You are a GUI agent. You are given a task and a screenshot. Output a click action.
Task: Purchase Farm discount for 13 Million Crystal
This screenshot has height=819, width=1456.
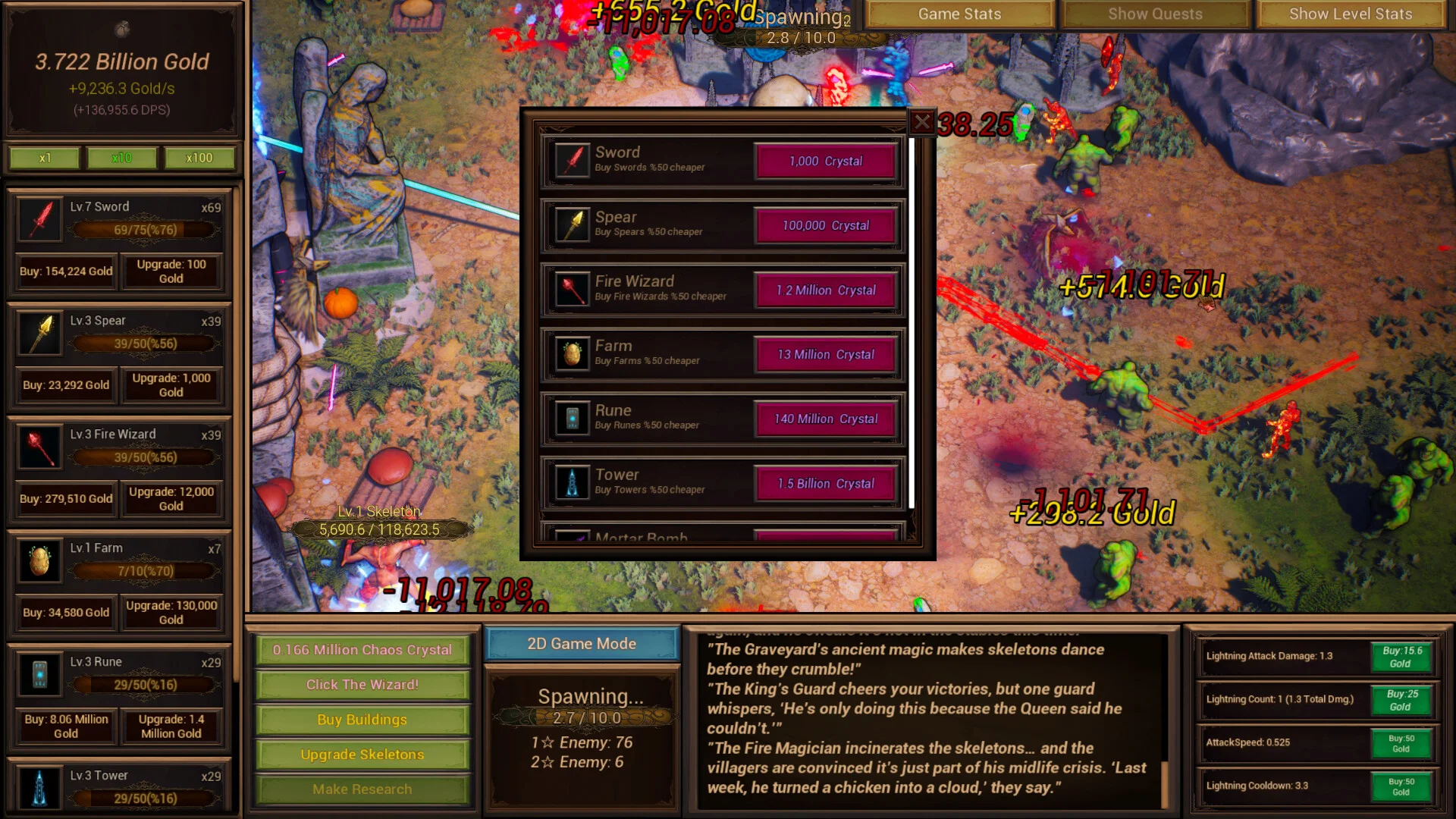(x=825, y=355)
